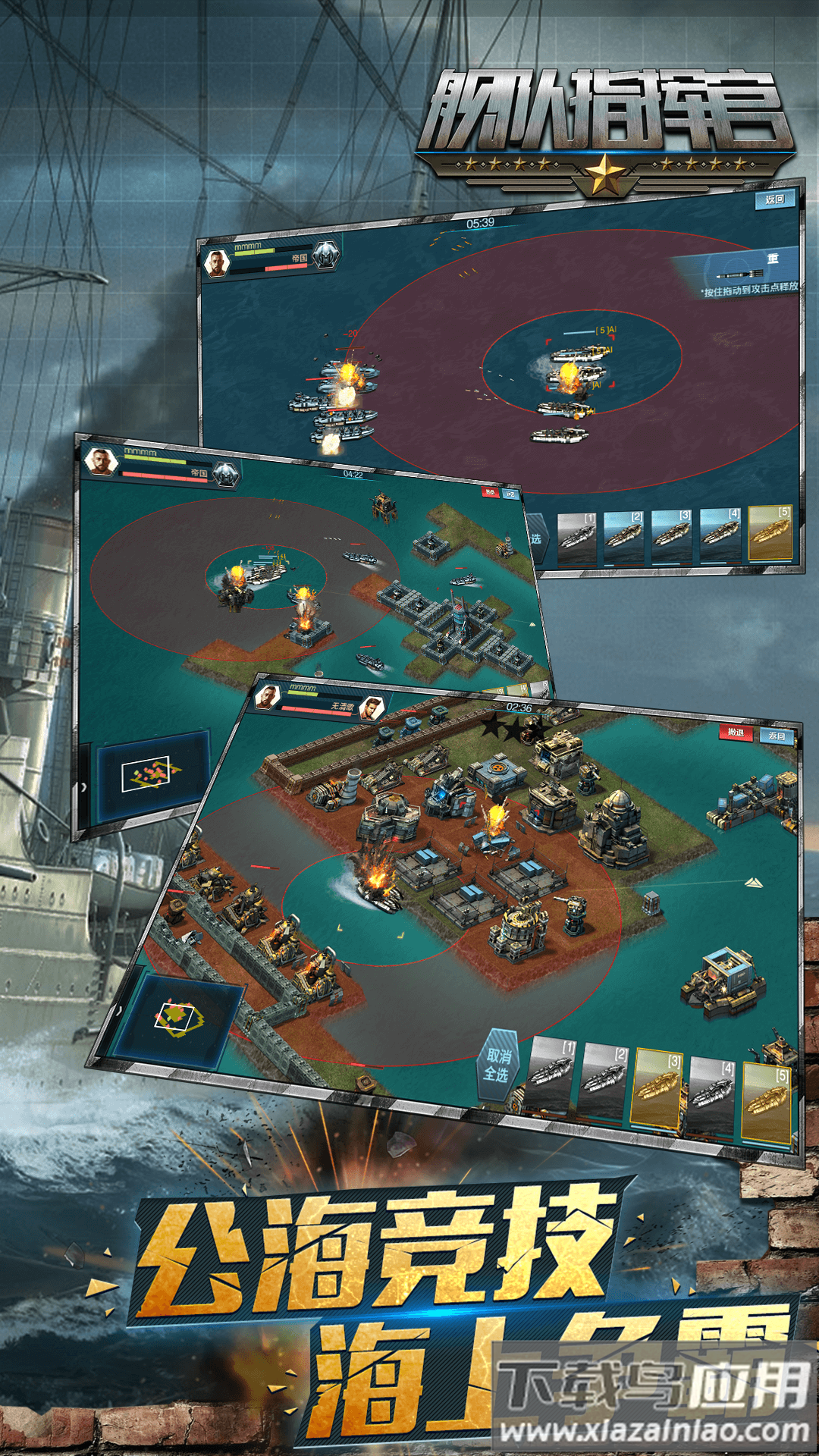
Task: Tap the 无清歌 opponent portrait
Action: coord(371,709)
